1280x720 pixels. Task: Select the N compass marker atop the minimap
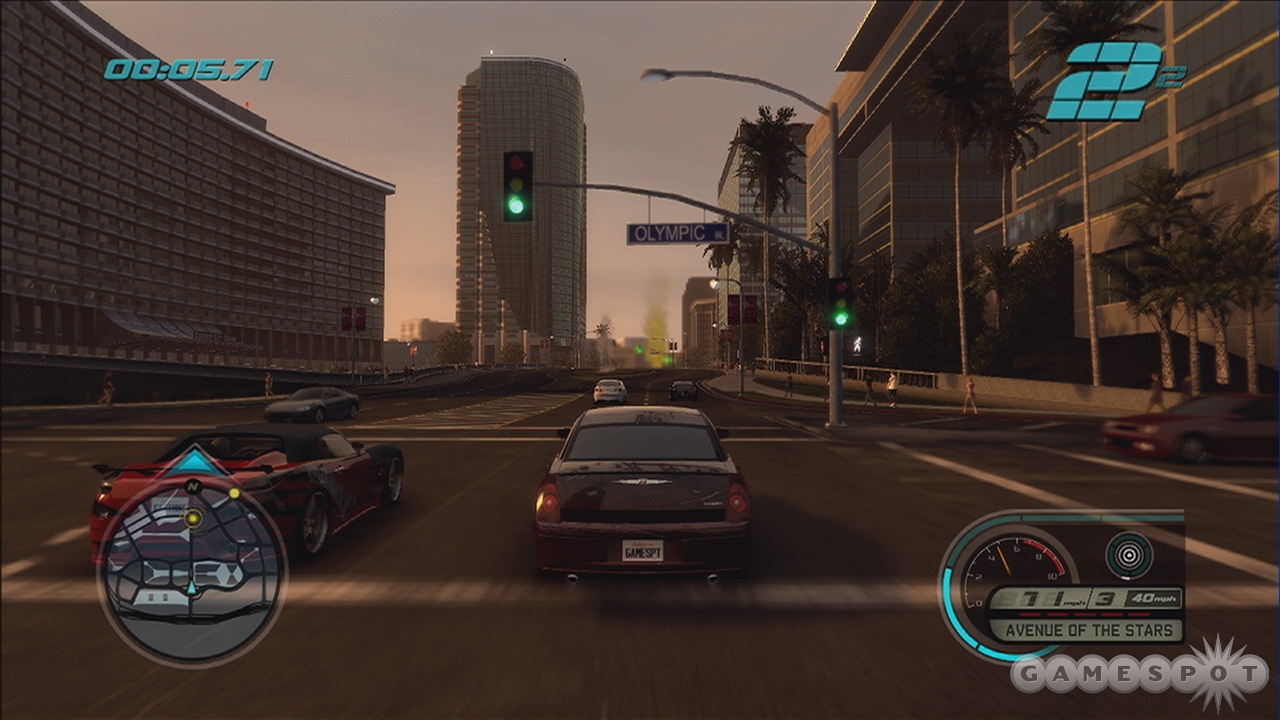coord(191,487)
